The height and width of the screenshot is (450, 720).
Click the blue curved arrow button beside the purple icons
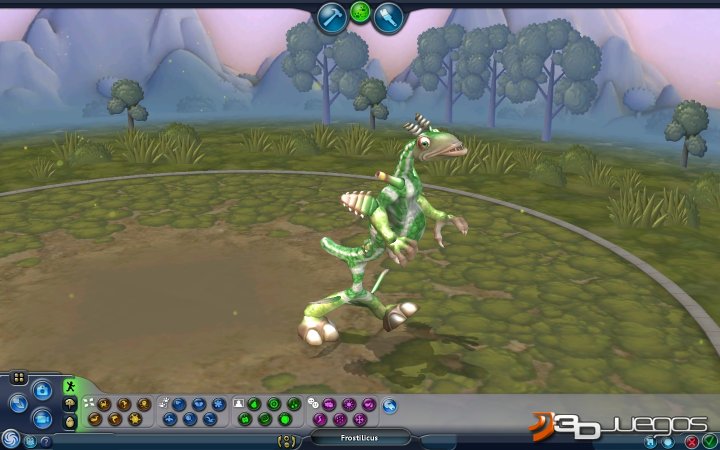tap(389, 405)
